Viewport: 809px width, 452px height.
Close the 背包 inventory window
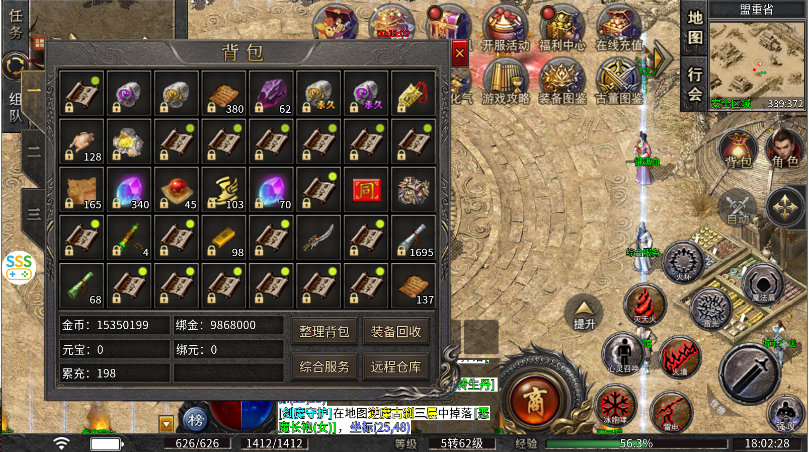tap(459, 52)
